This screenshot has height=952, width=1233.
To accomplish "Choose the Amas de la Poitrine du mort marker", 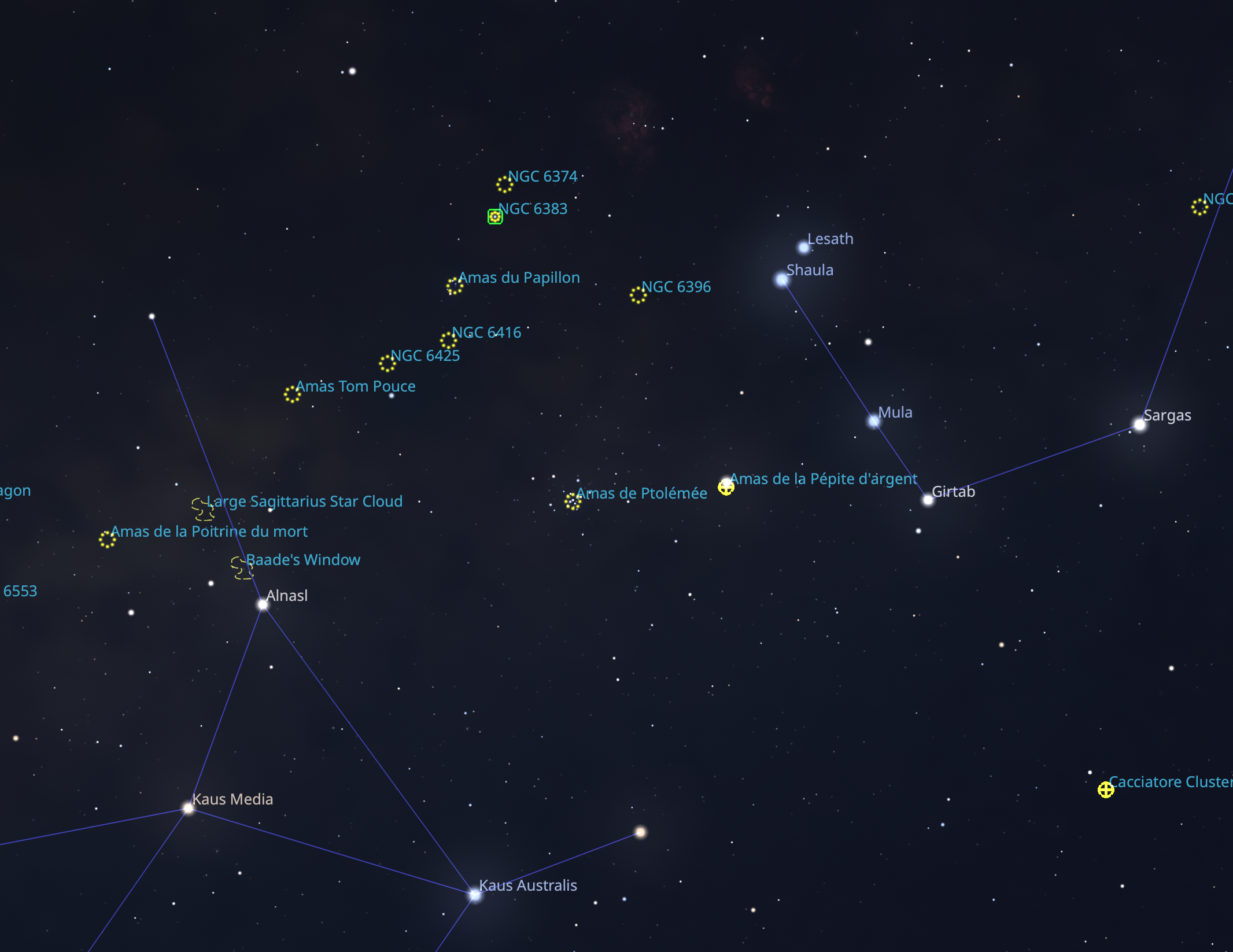I will pyautogui.click(x=107, y=540).
